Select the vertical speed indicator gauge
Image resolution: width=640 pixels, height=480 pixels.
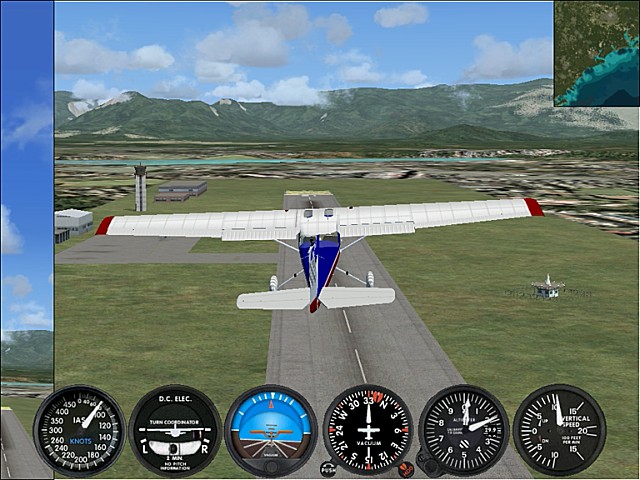click(x=559, y=430)
